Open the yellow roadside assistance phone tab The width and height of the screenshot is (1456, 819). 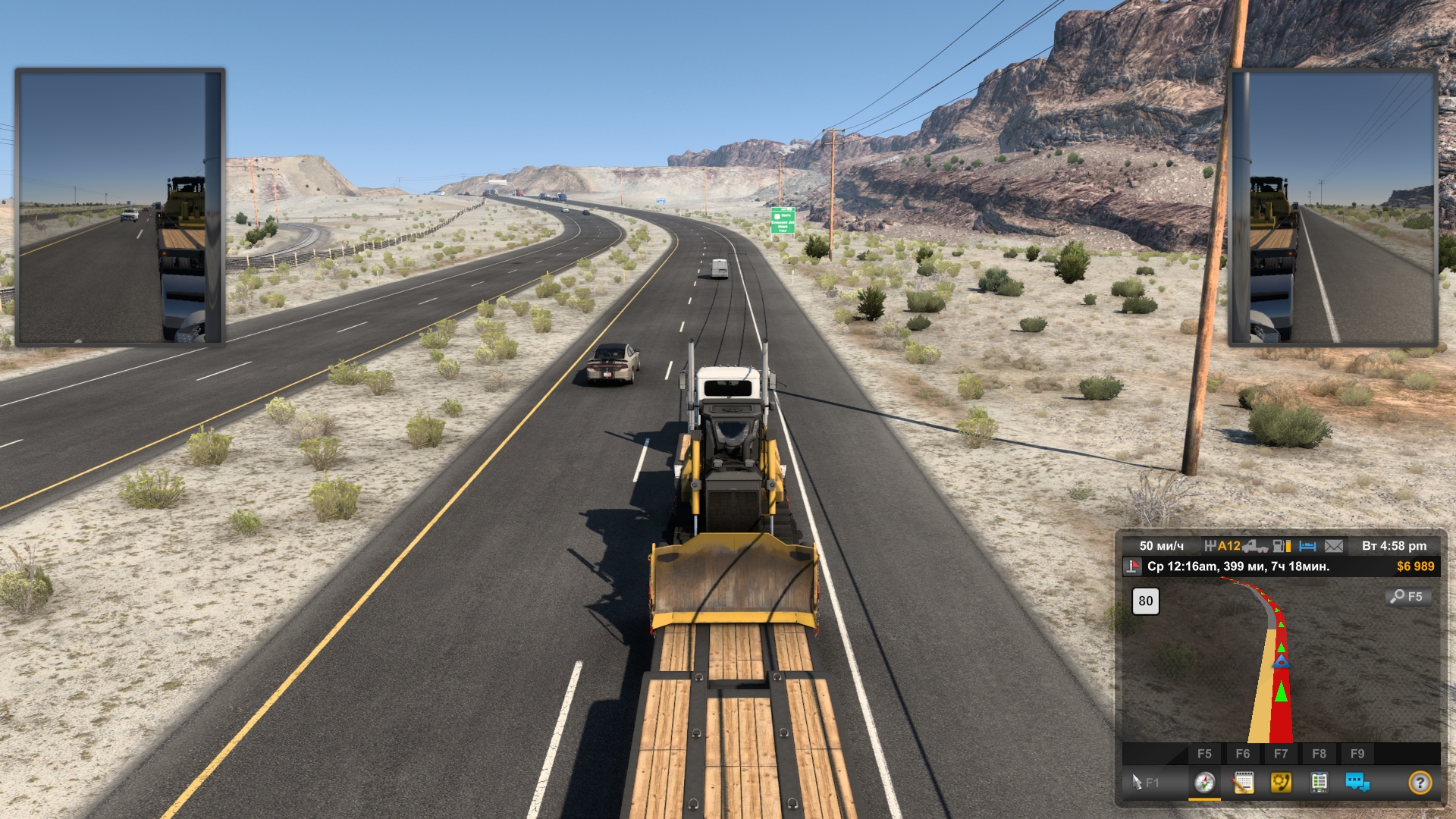pos(1281,782)
